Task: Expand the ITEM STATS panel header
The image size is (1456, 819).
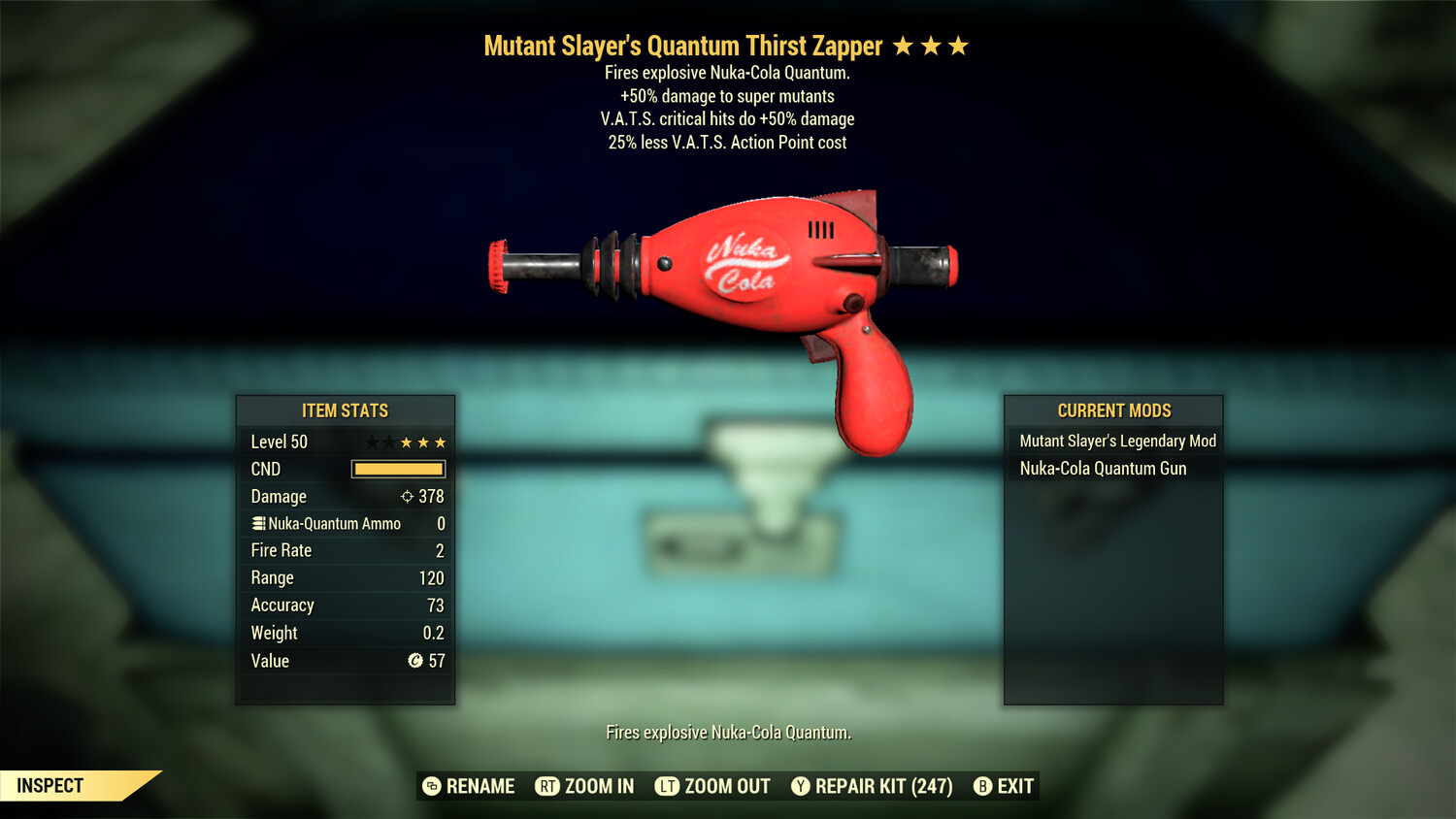Action: pyautogui.click(x=345, y=410)
